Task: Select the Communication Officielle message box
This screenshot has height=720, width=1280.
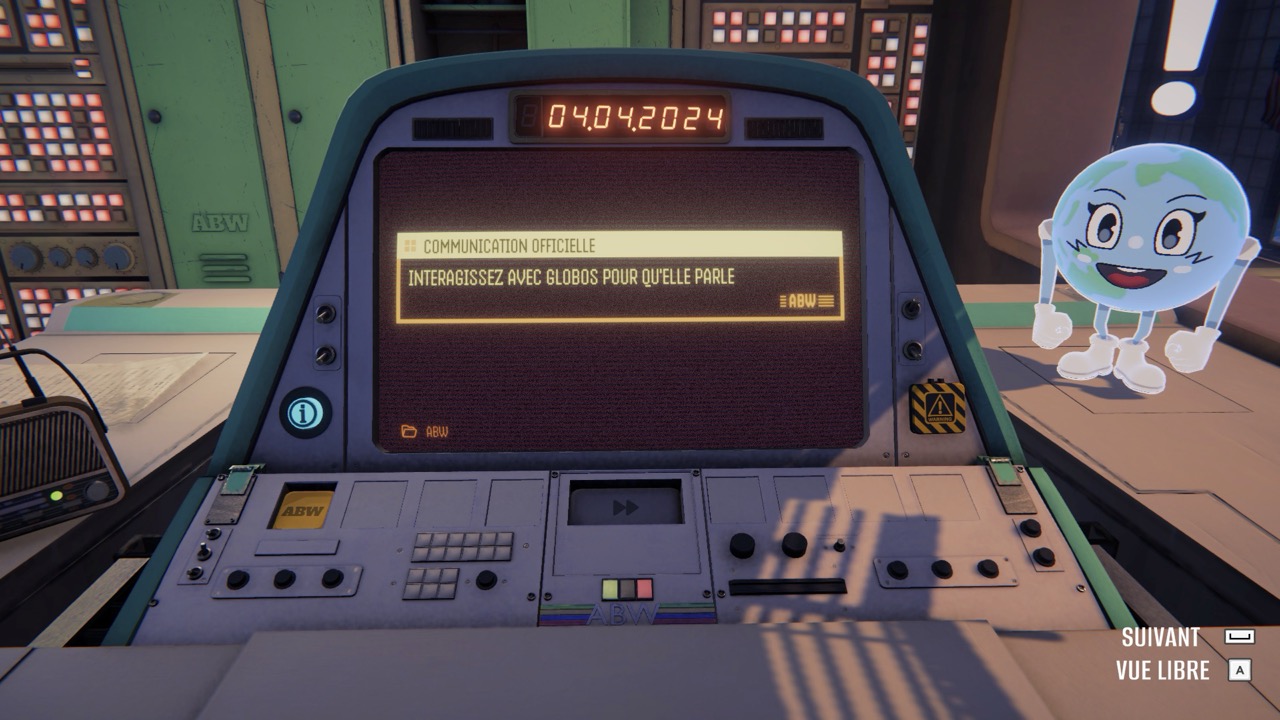Action: click(619, 277)
